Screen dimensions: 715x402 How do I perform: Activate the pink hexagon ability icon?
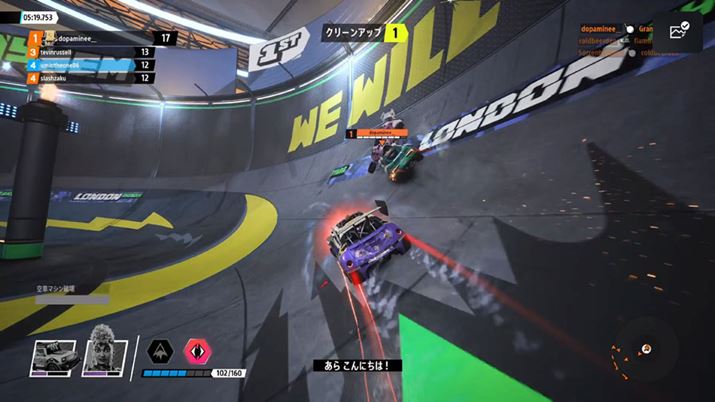point(198,351)
